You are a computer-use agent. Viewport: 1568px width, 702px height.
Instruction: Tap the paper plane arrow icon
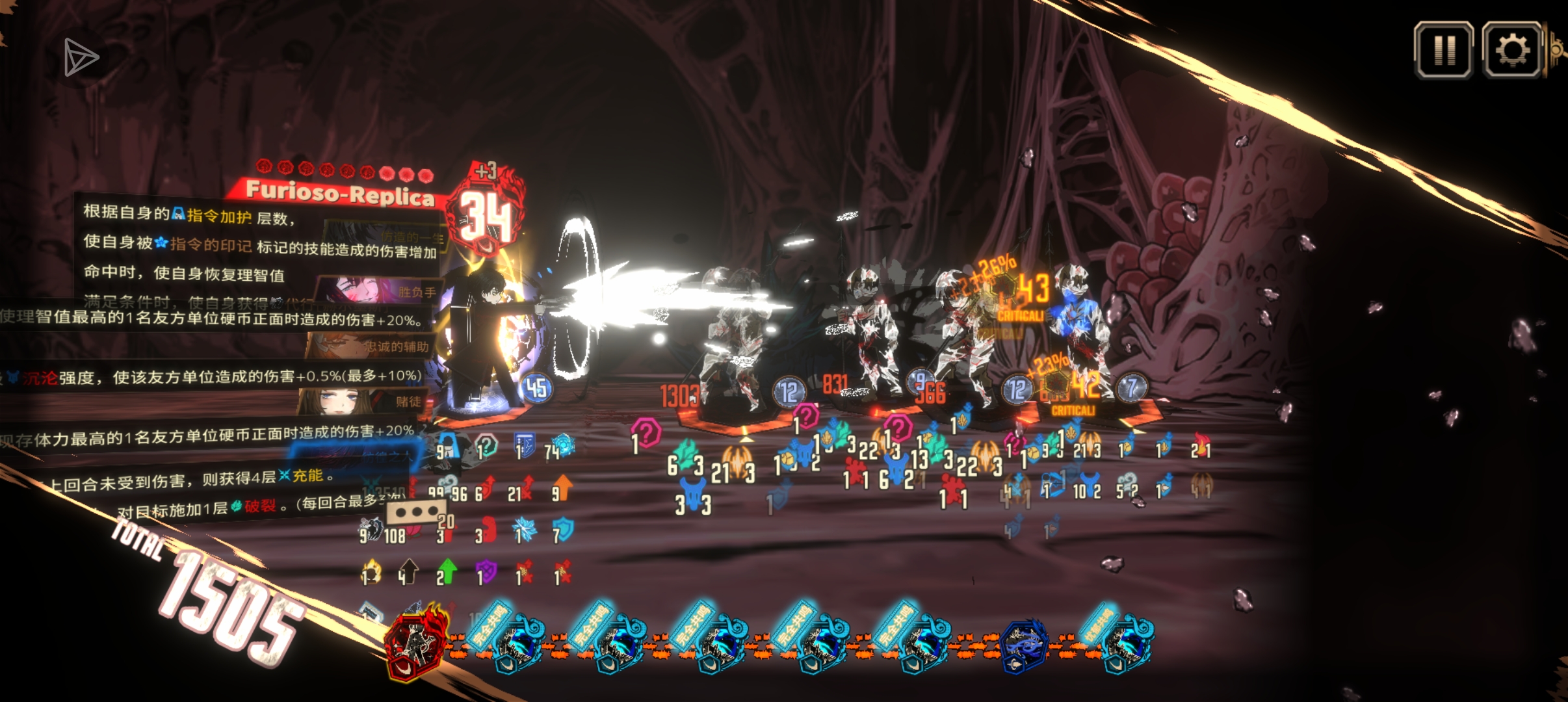(x=81, y=58)
